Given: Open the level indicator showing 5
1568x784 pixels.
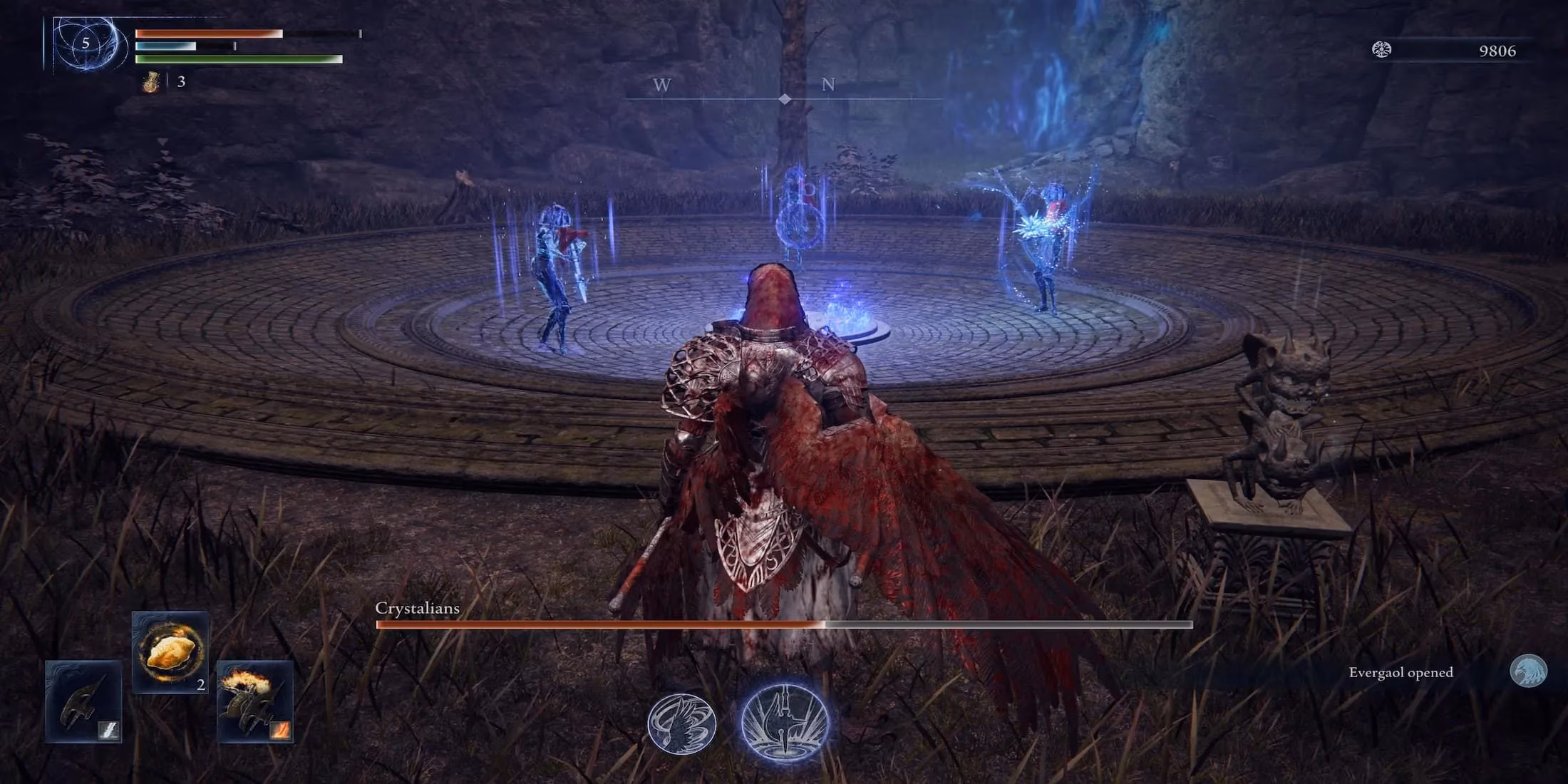Looking at the screenshot, I should pyautogui.click(x=84, y=44).
